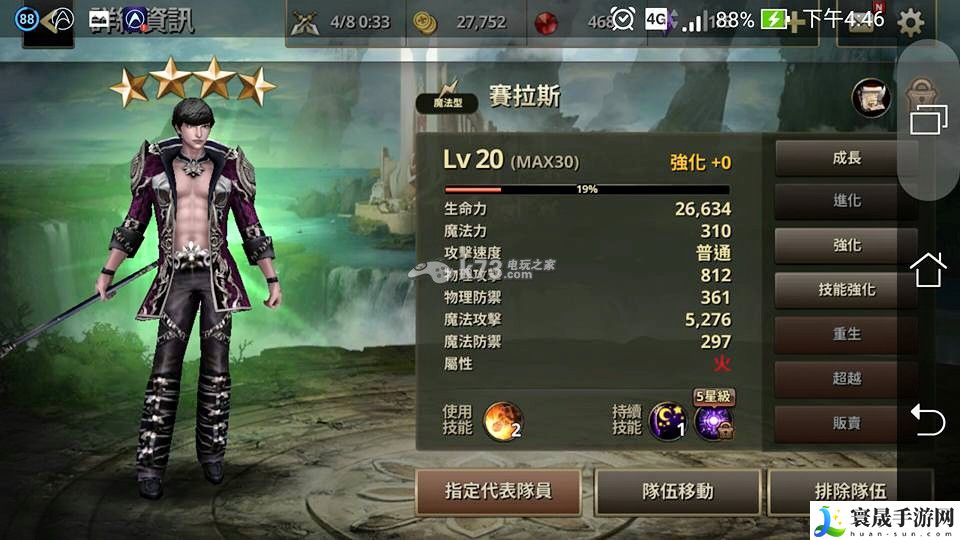Check the locked 5星級 passive skill
The height and width of the screenshot is (540, 960).
(714, 422)
